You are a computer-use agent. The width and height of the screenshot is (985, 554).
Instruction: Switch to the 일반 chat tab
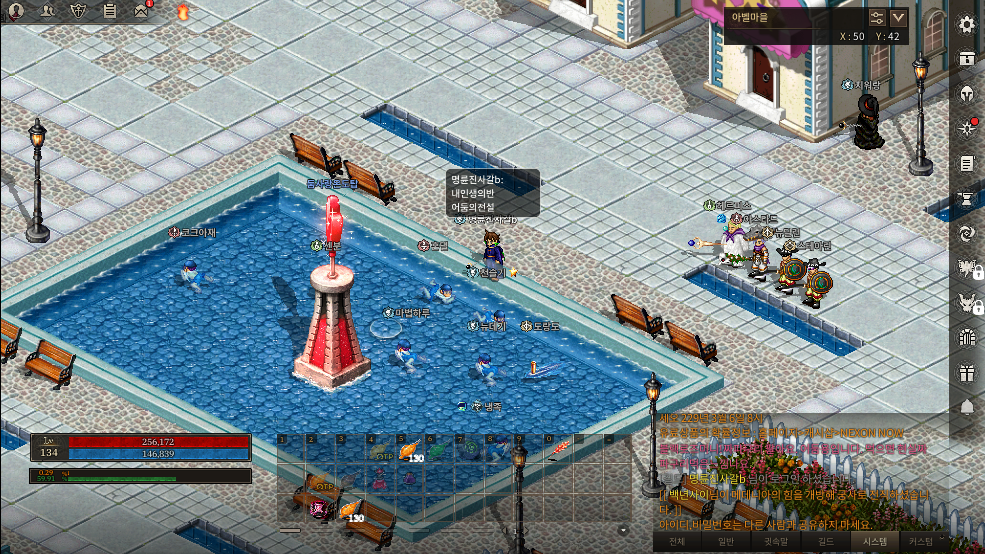(x=726, y=541)
